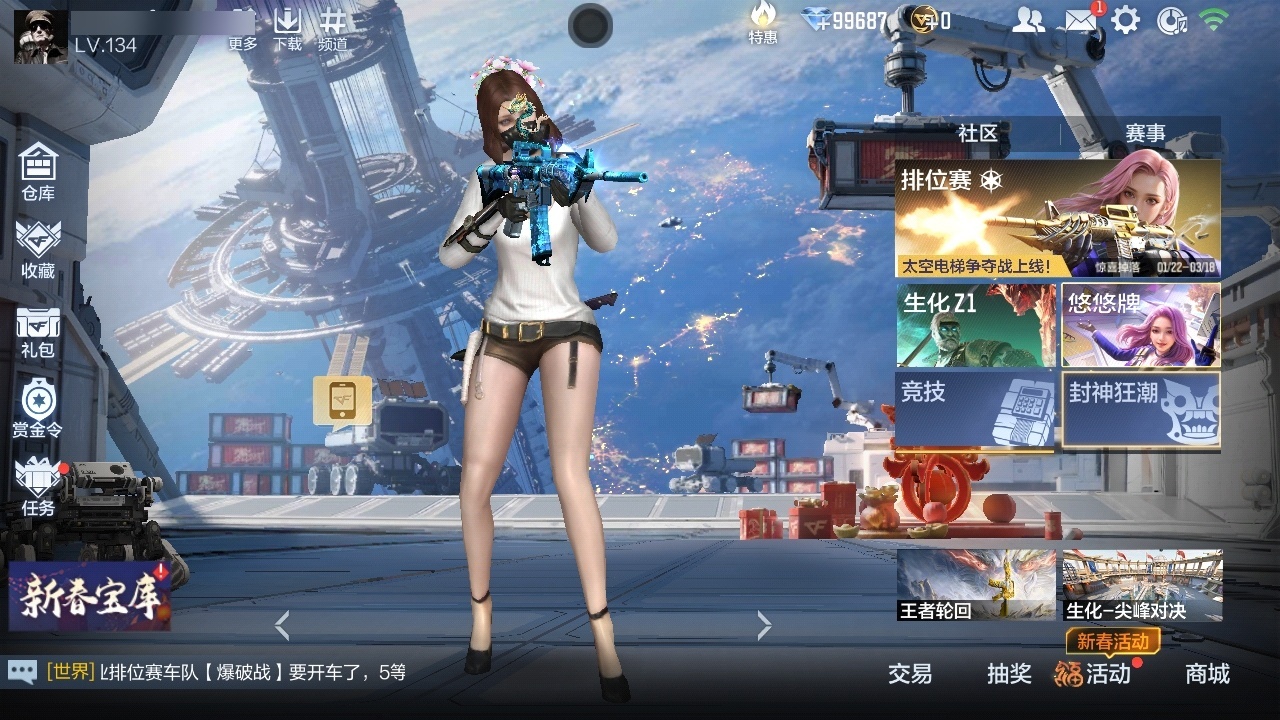Choose the 生化 Z1 game mode
1280x720 pixels.
pos(975,325)
